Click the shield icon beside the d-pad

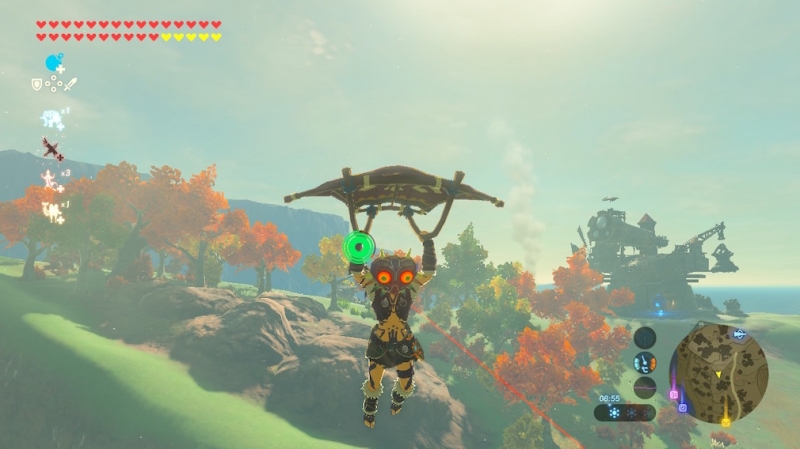click(x=37, y=85)
